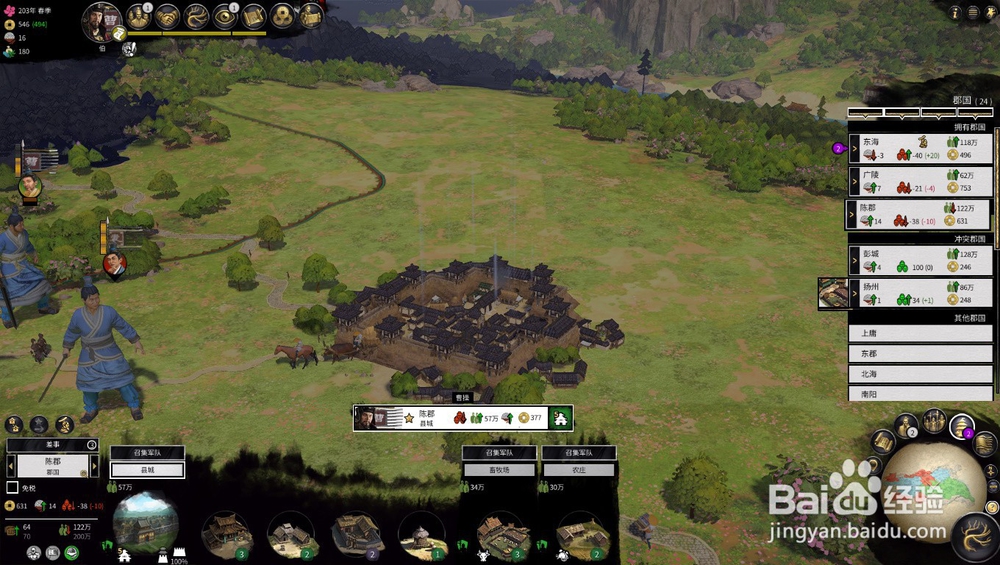Go to the next commandery with right arrow
Viewport: 1000px width, 565px height.
pos(95,466)
